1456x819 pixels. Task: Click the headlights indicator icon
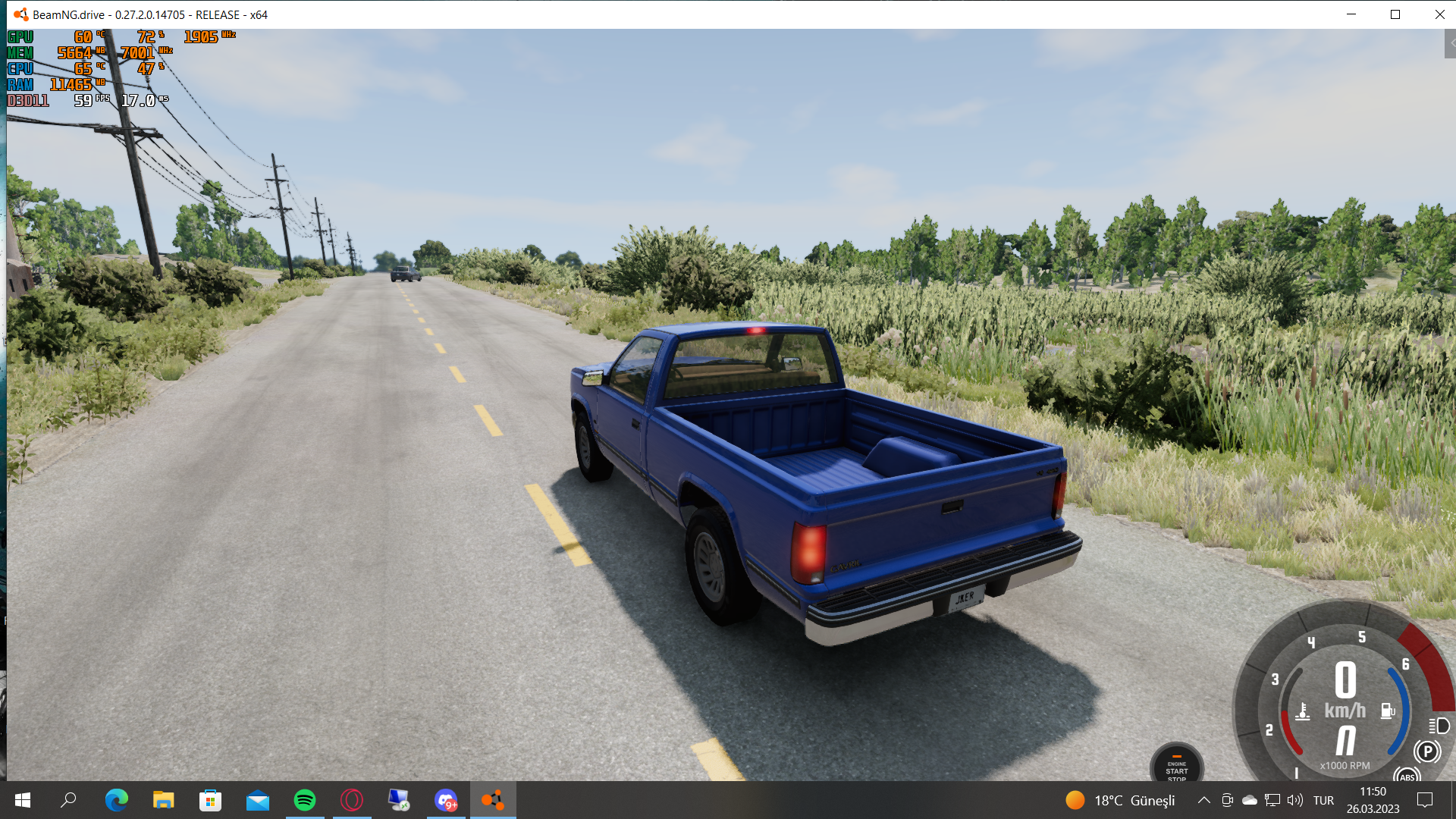coord(1439,726)
